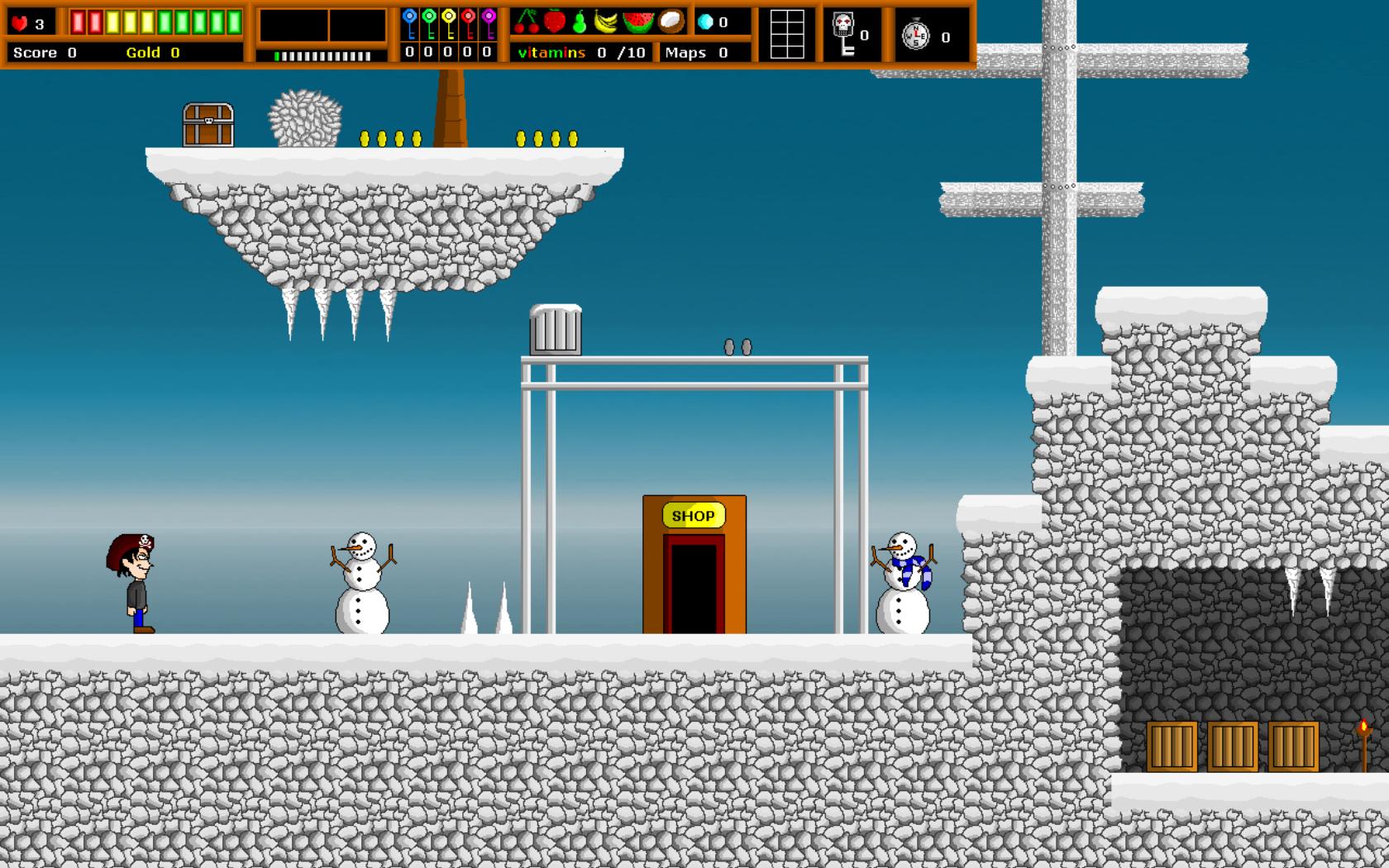Click the red heart lives icon

pyautogui.click(x=20, y=23)
